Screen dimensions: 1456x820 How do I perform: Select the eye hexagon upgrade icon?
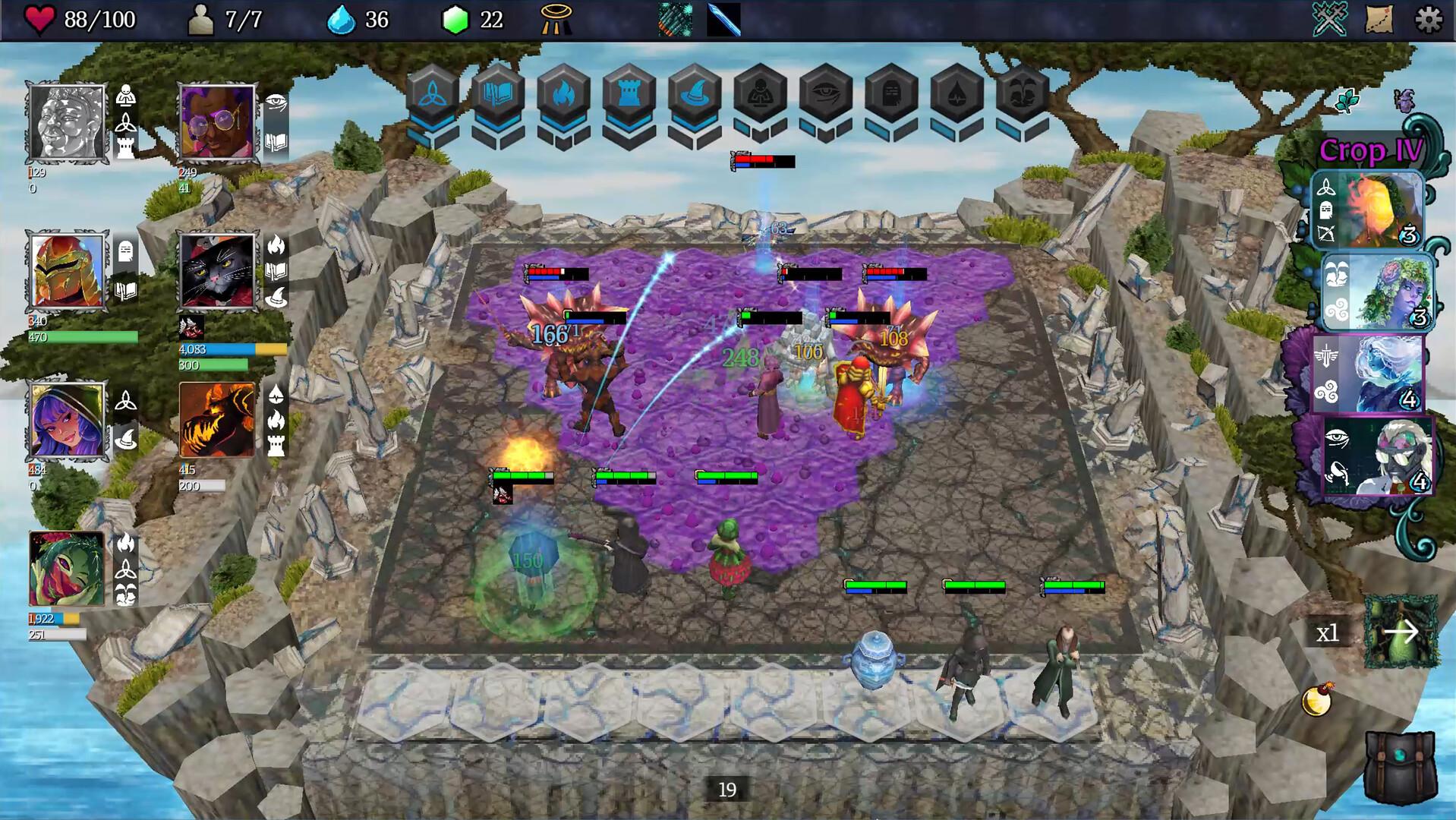point(829,91)
